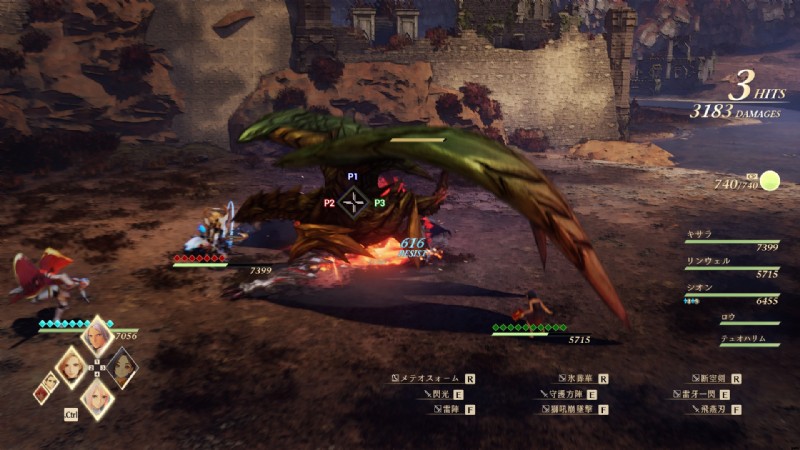
Task: Choose the 氷葬華 arte
Action: click(x=579, y=379)
